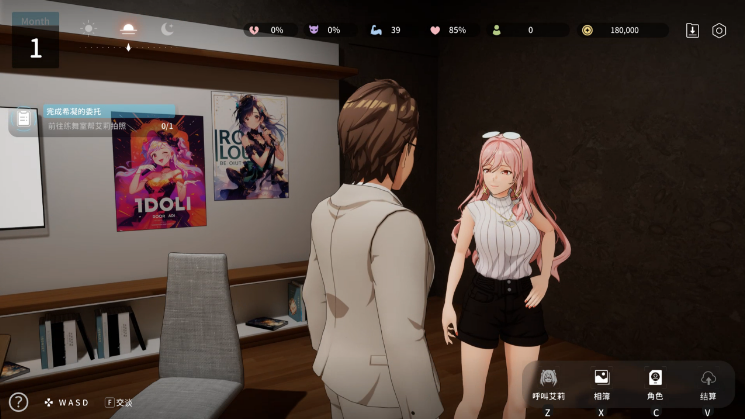745x419 pixels.
Task: Open the quest clipboard icon
Action: tap(22, 120)
